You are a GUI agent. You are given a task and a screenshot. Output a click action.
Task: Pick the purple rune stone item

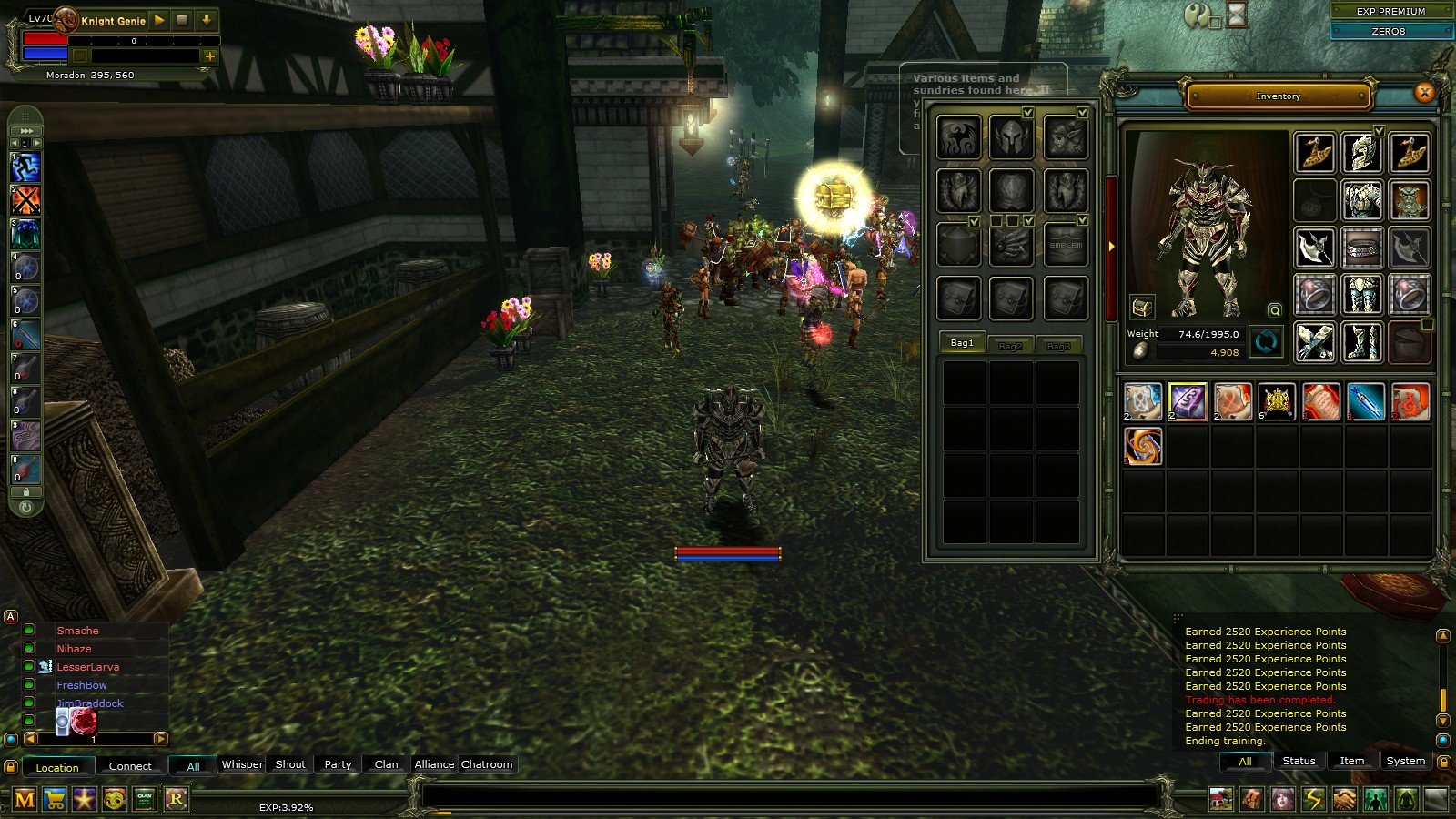click(x=1188, y=401)
